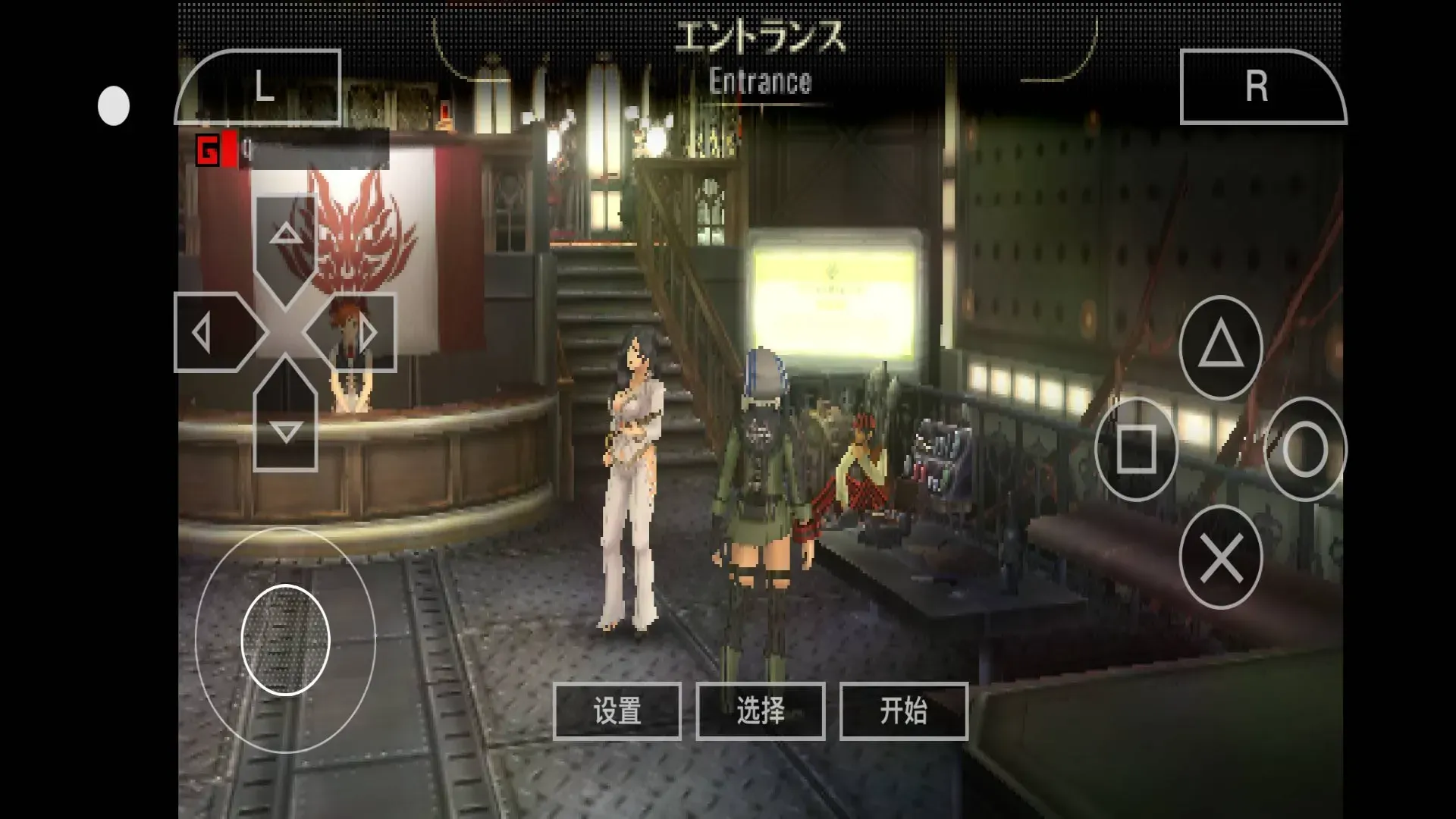Touch the analog stick thumb nub
This screenshot has width=1456, height=819.
285,640
